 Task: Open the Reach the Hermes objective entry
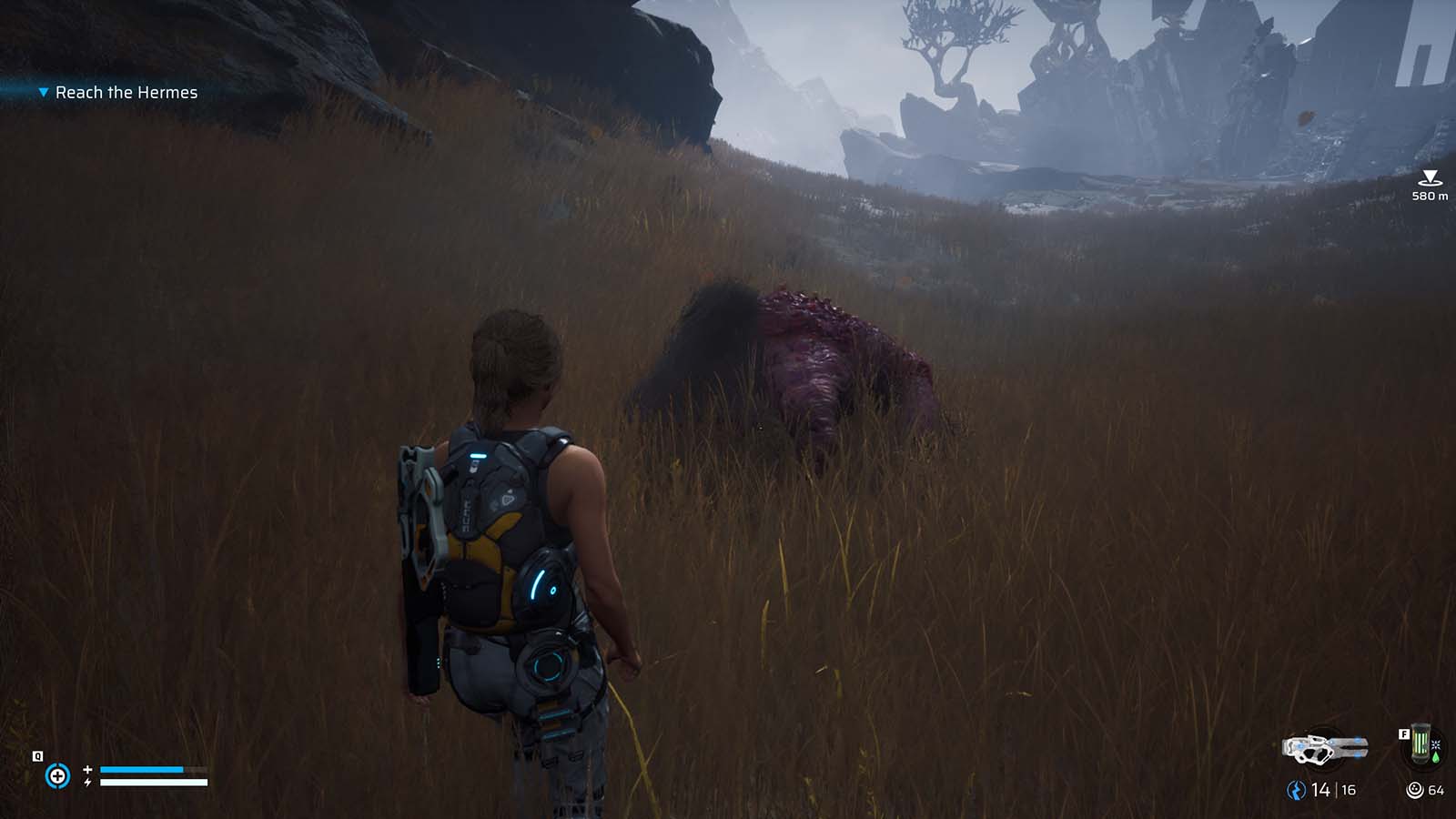coord(127,92)
